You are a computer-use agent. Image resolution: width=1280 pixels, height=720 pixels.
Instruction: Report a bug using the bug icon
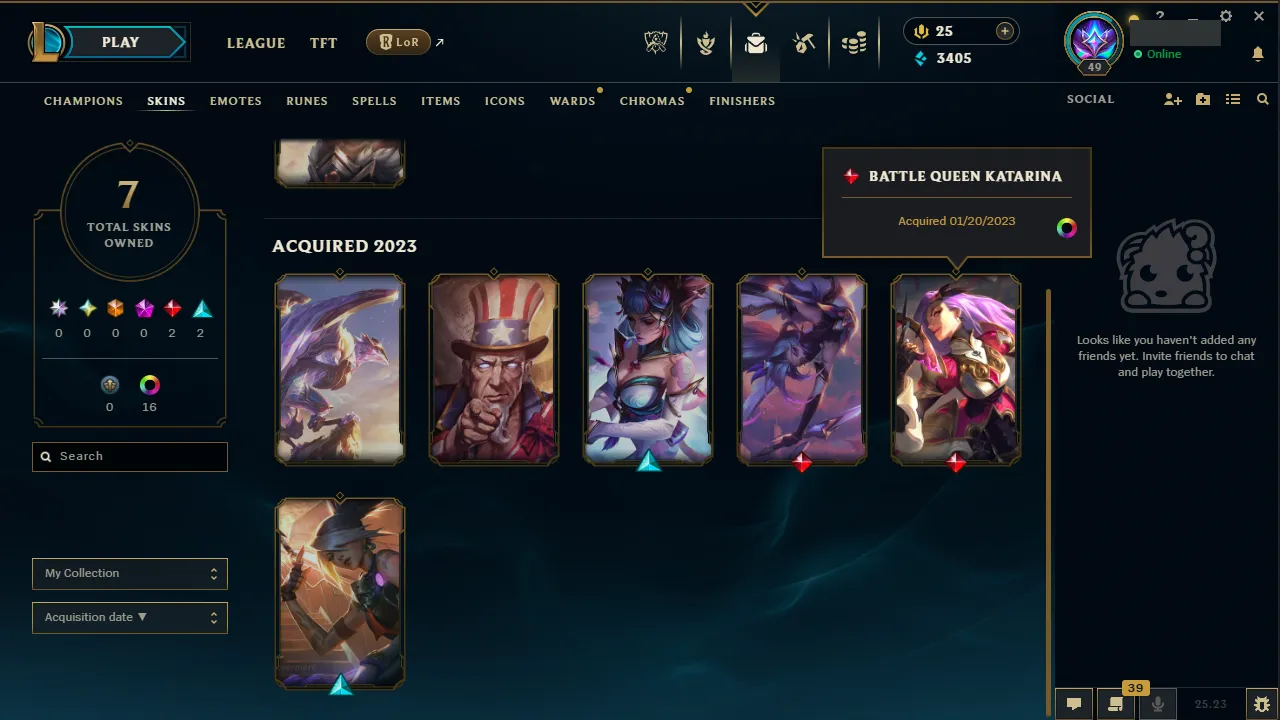pos(1262,703)
